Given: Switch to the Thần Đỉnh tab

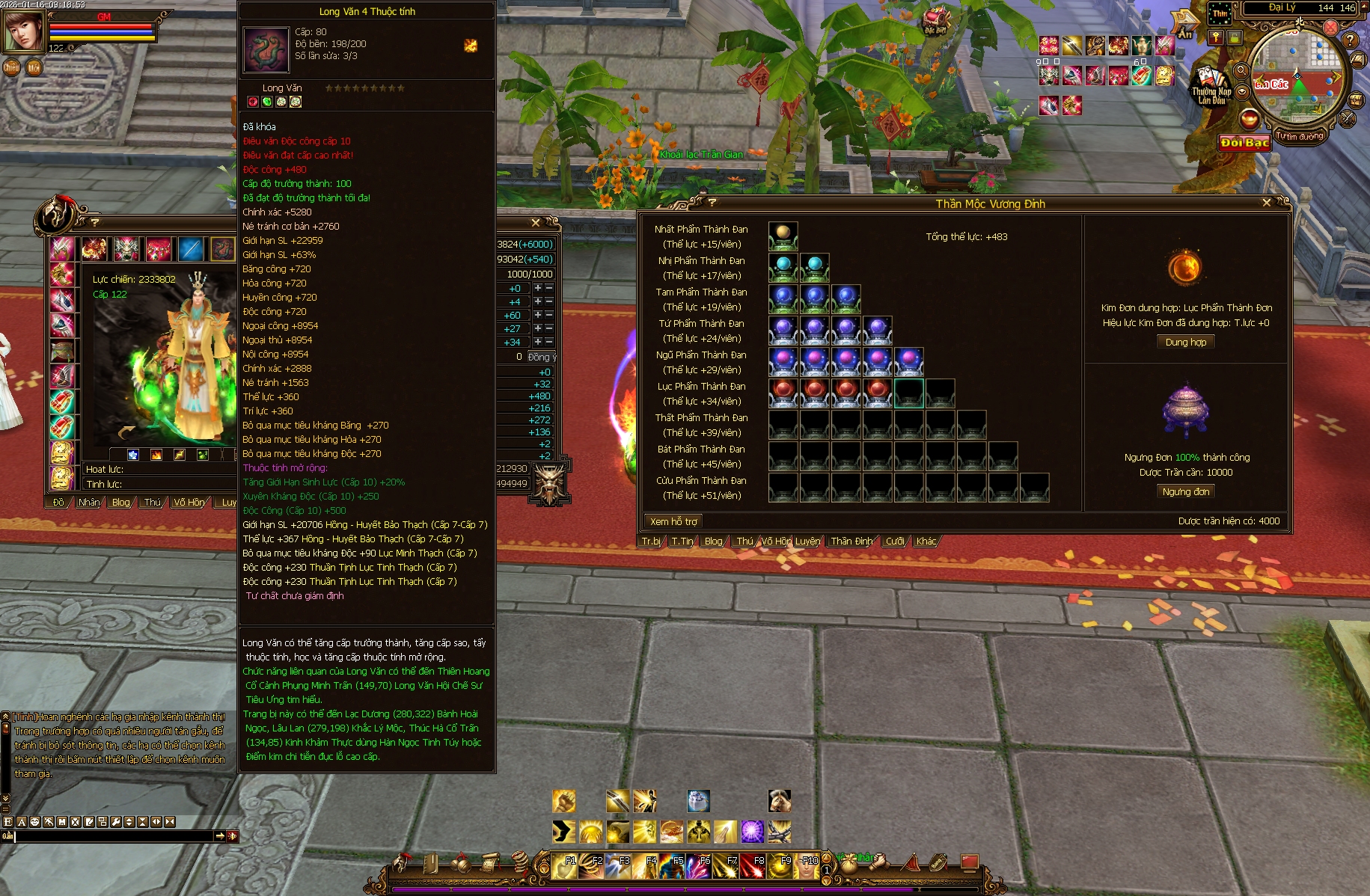Looking at the screenshot, I should [x=851, y=541].
